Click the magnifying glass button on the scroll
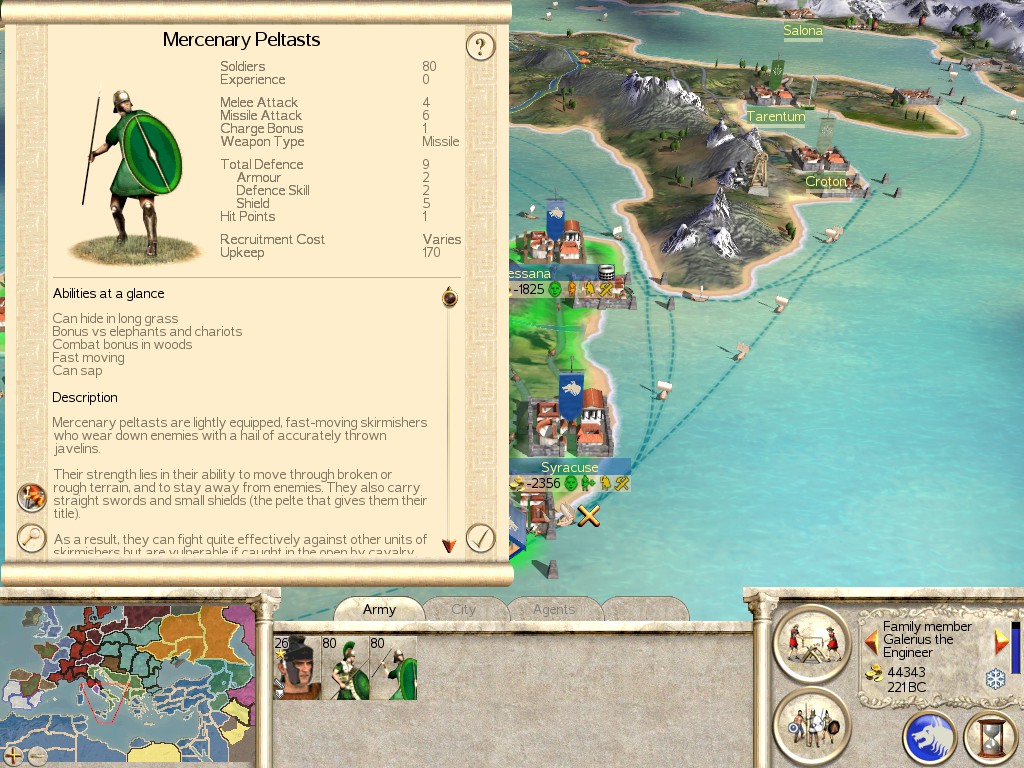The height and width of the screenshot is (768, 1024). tap(32, 537)
